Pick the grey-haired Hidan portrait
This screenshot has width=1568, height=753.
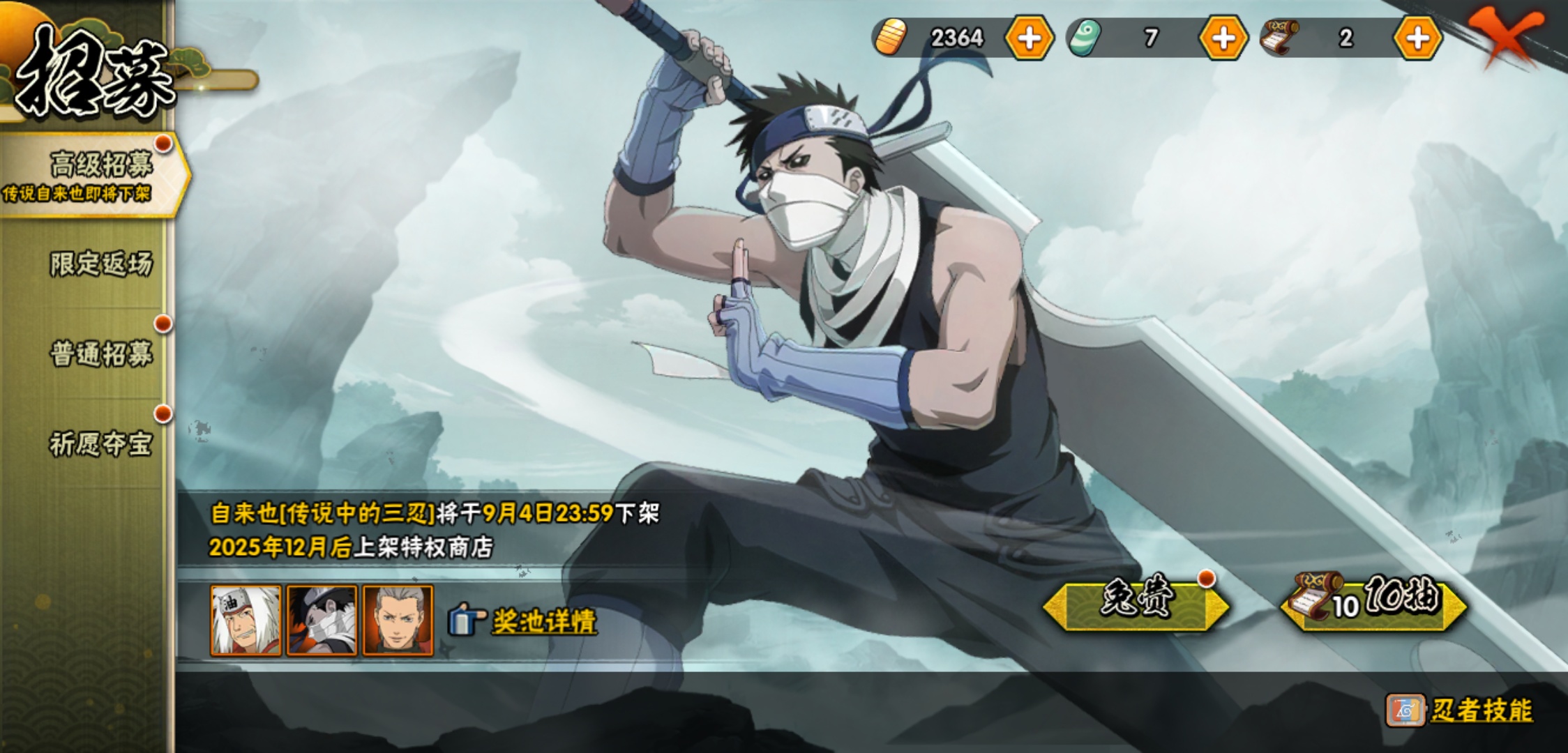pos(398,621)
